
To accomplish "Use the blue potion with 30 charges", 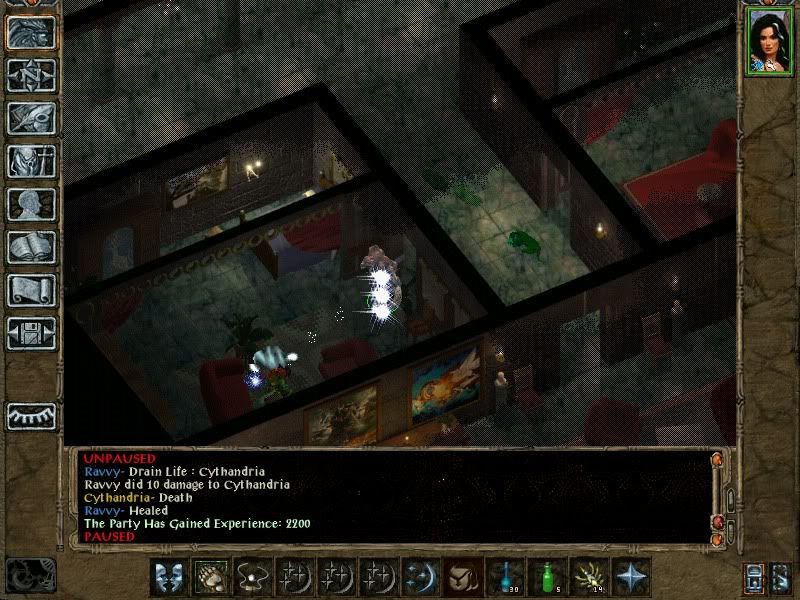I will (x=504, y=576).
